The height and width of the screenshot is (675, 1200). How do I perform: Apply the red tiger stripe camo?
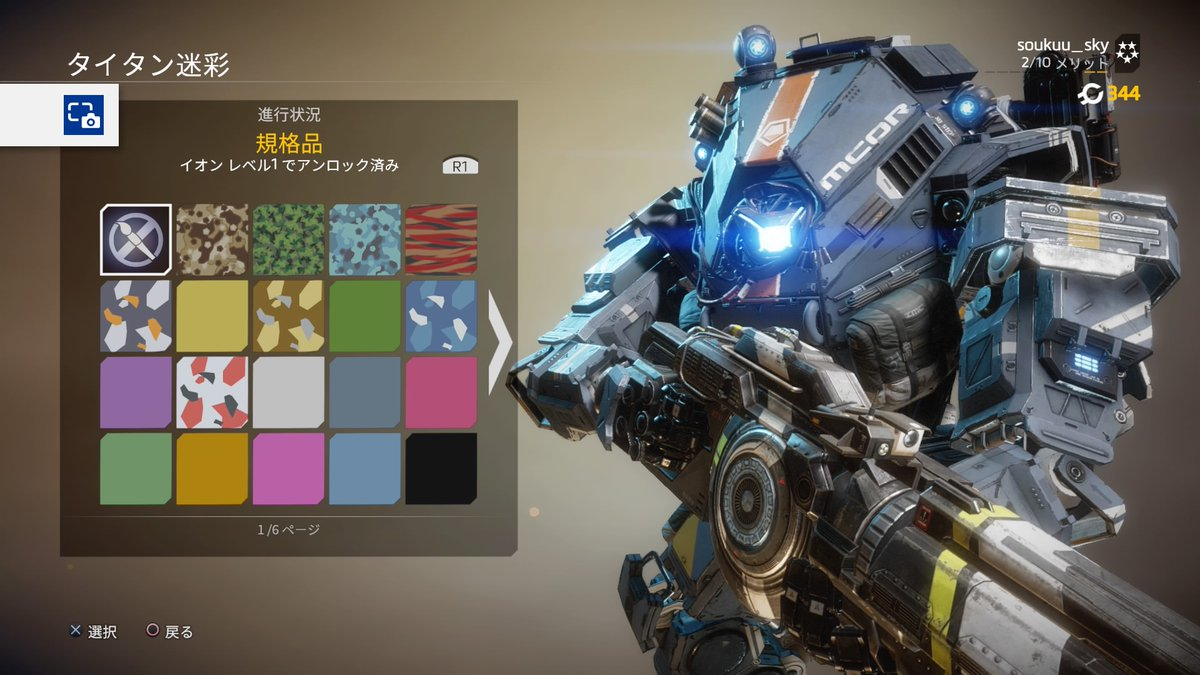point(441,239)
